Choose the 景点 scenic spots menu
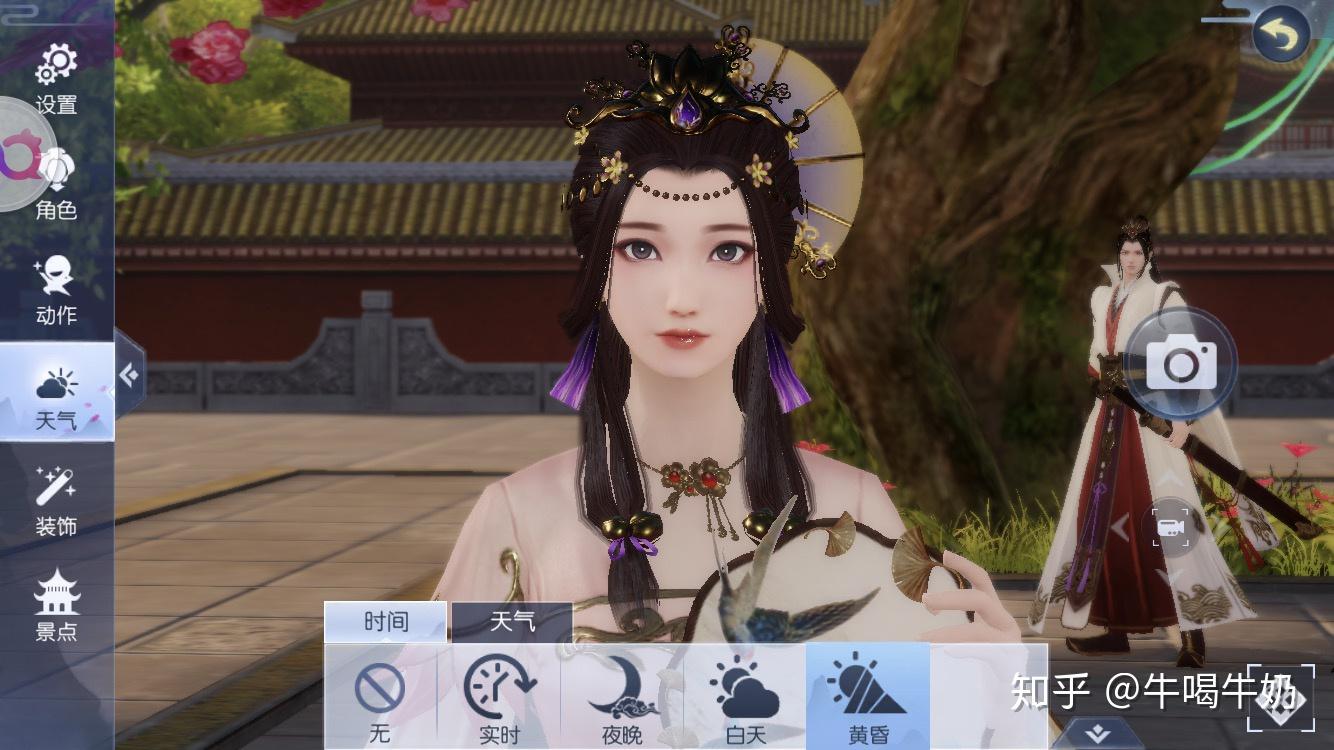1334x750 pixels. [56, 606]
